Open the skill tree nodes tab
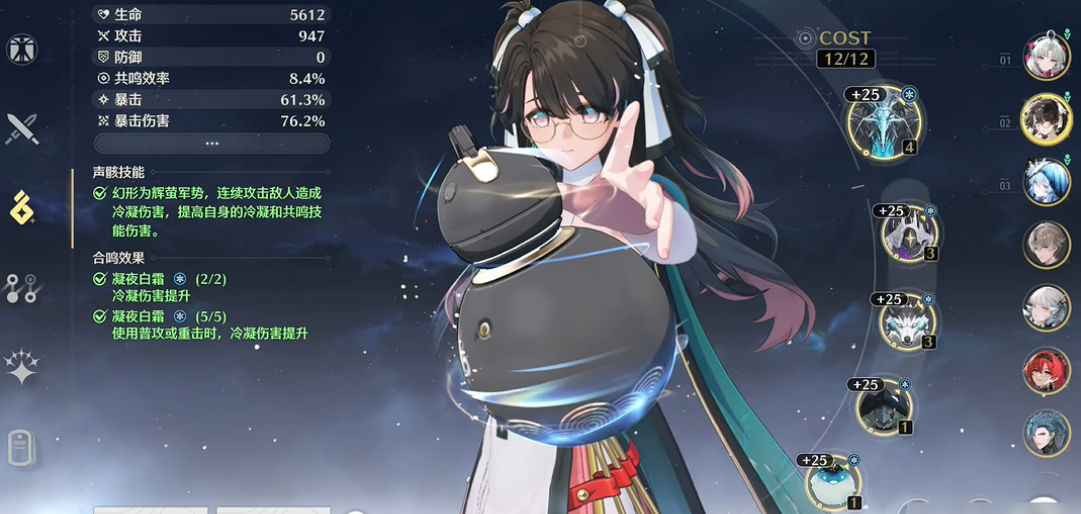Image resolution: width=1081 pixels, height=514 pixels. 22,288
